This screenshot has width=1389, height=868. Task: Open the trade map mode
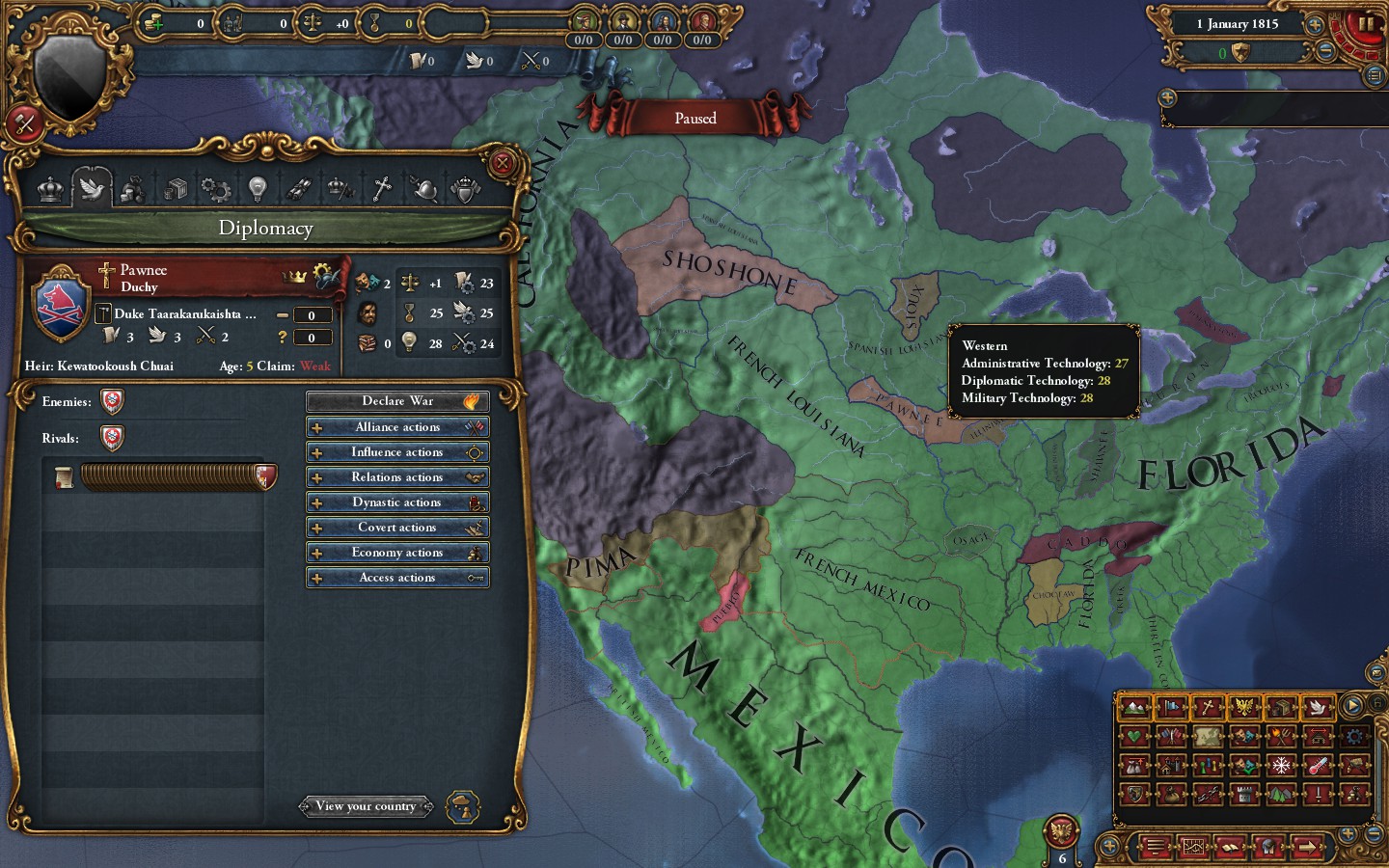pos(1281,707)
